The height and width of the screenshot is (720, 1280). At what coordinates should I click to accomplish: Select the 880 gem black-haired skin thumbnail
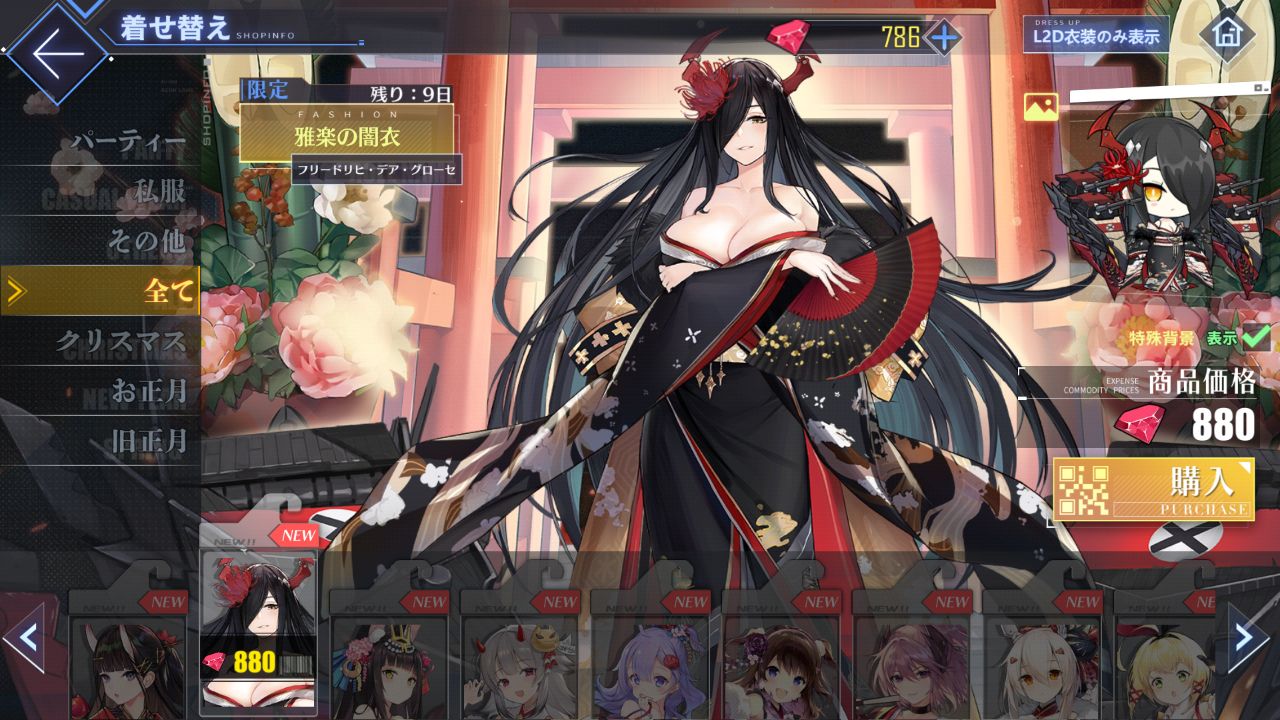point(258,630)
